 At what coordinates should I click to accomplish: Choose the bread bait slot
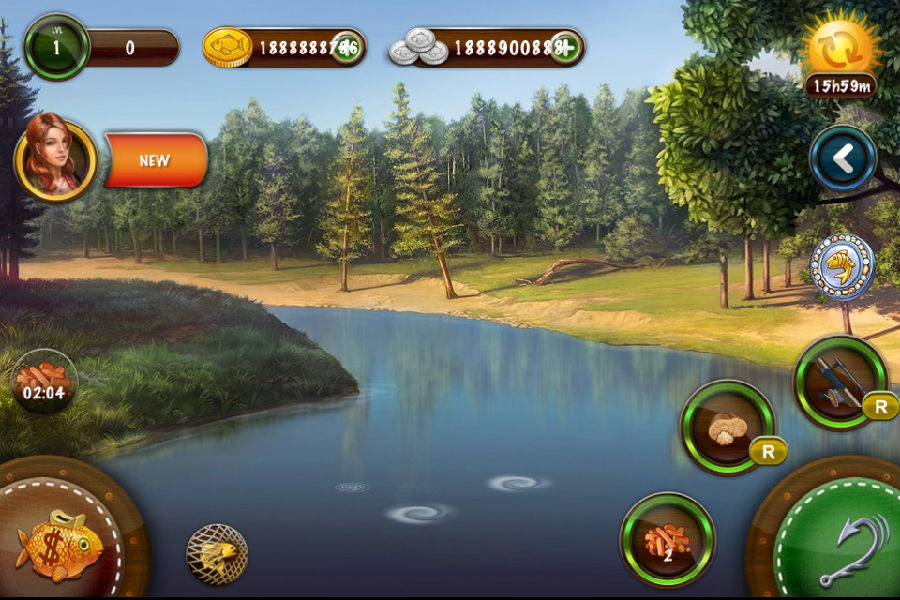728,428
